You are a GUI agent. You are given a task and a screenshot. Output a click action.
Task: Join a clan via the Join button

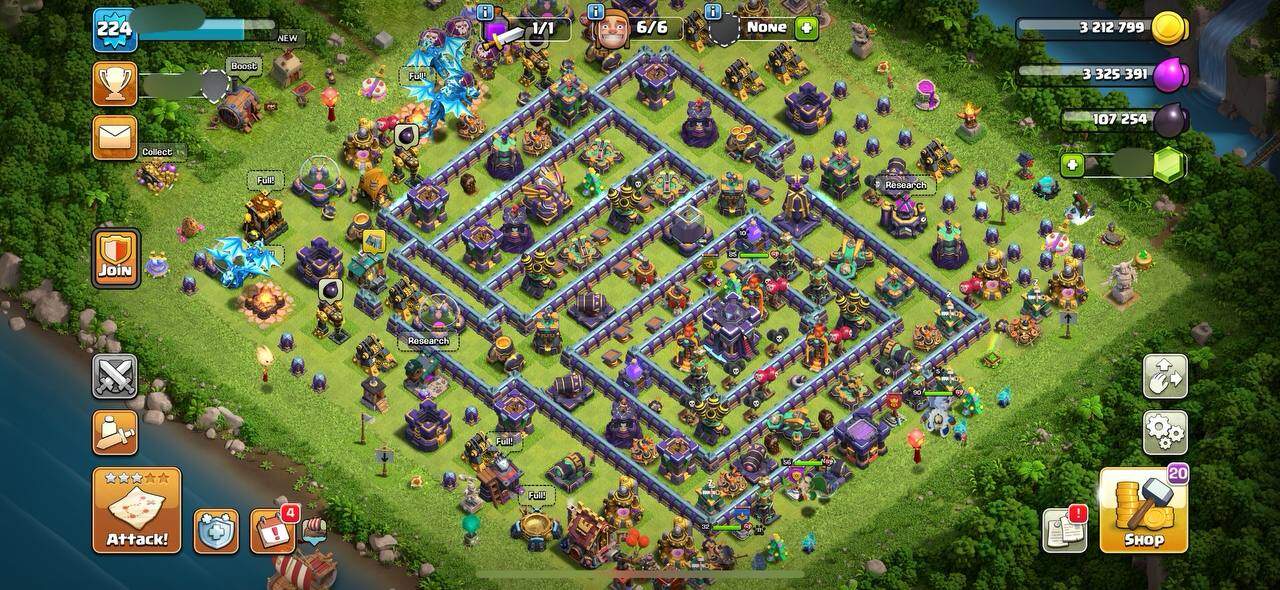(116, 258)
